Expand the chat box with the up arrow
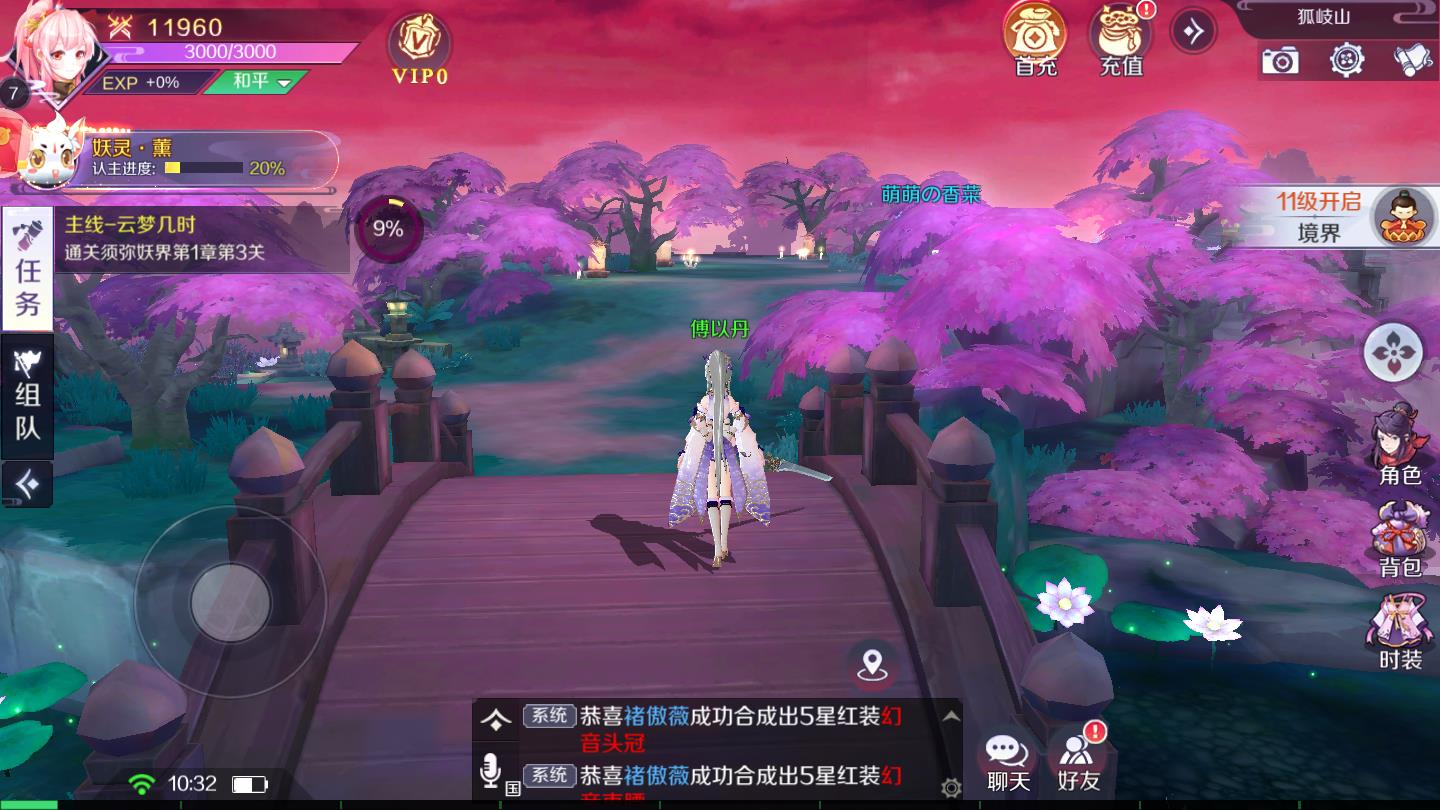1440x810 pixels. coord(494,717)
